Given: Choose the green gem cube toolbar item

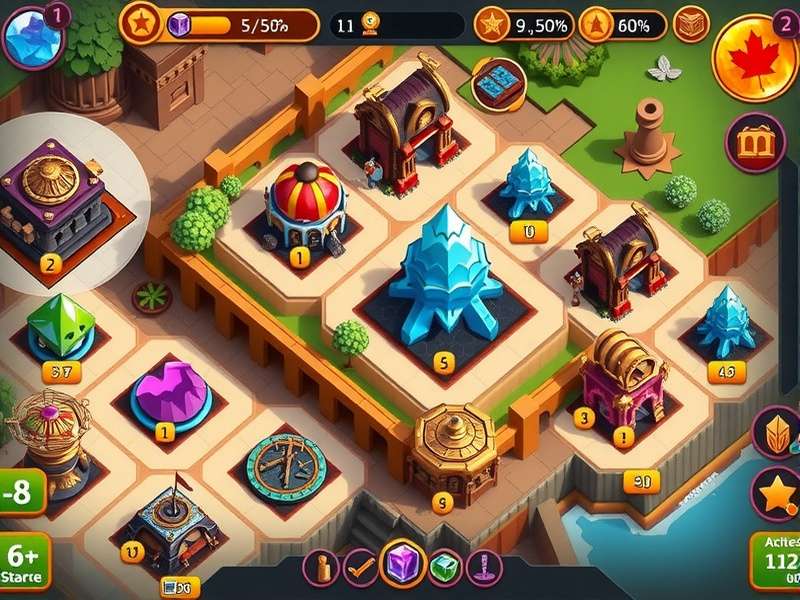Looking at the screenshot, I should point(445,567).
